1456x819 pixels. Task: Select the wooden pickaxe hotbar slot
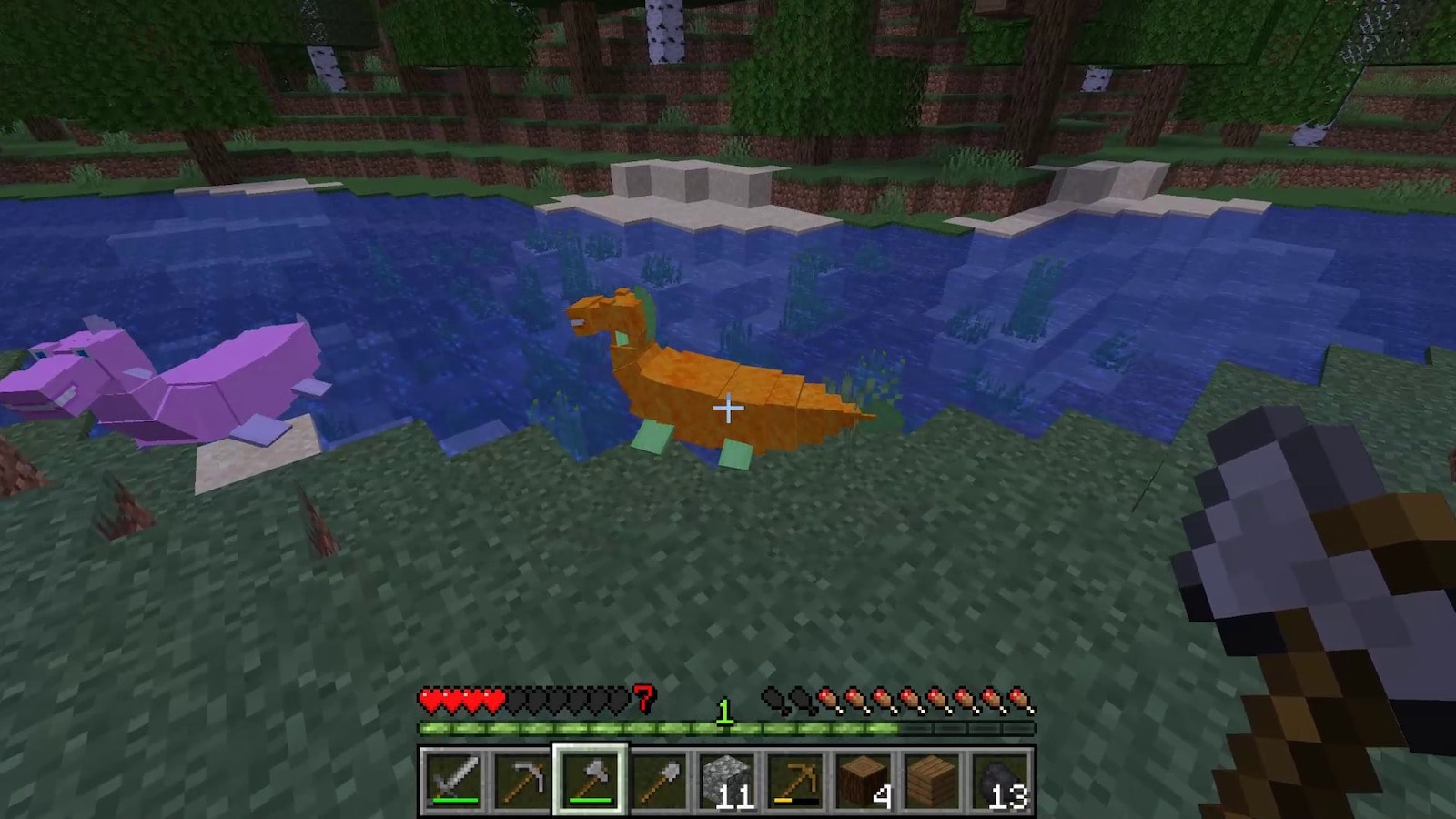click(794, 780)
